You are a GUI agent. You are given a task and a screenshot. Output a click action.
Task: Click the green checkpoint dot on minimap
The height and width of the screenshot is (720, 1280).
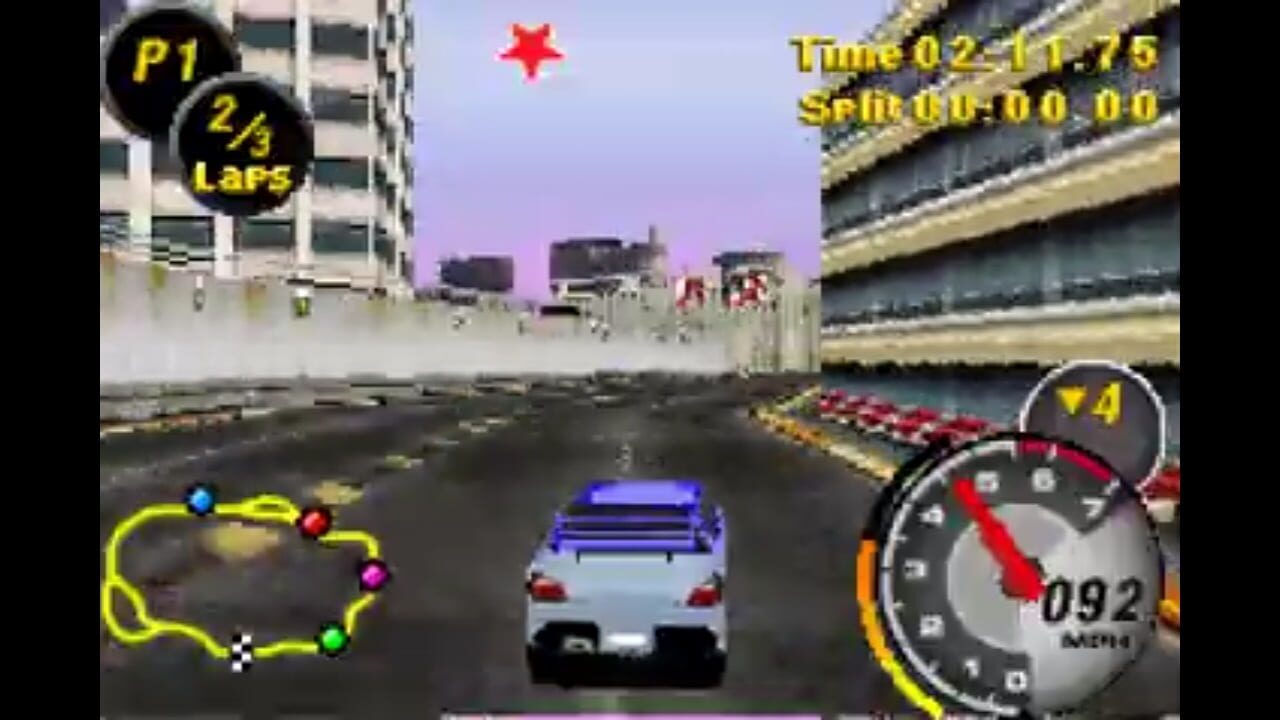point(333,637)
